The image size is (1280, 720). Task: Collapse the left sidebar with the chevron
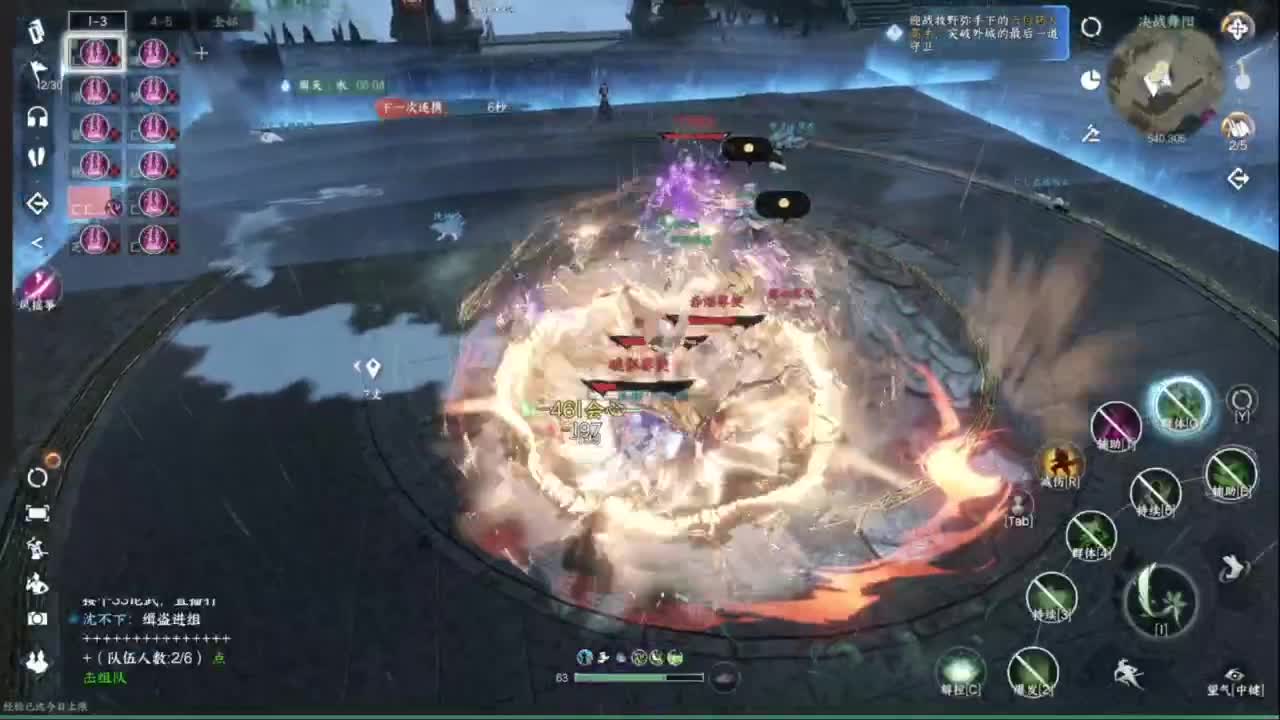pyautogui.click(x=36, y=240)
